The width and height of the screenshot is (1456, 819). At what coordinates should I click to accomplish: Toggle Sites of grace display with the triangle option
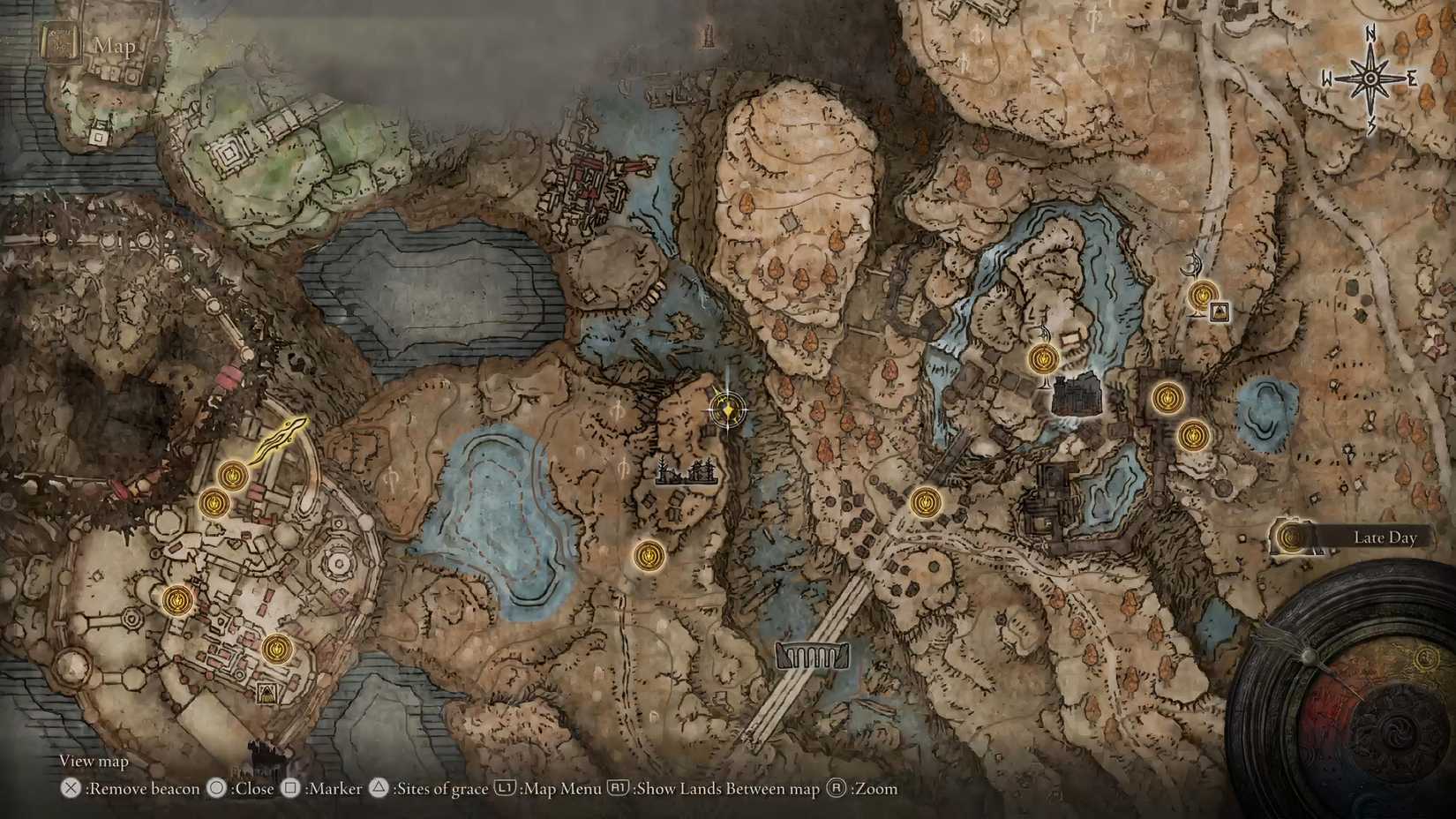click(378, 789)
